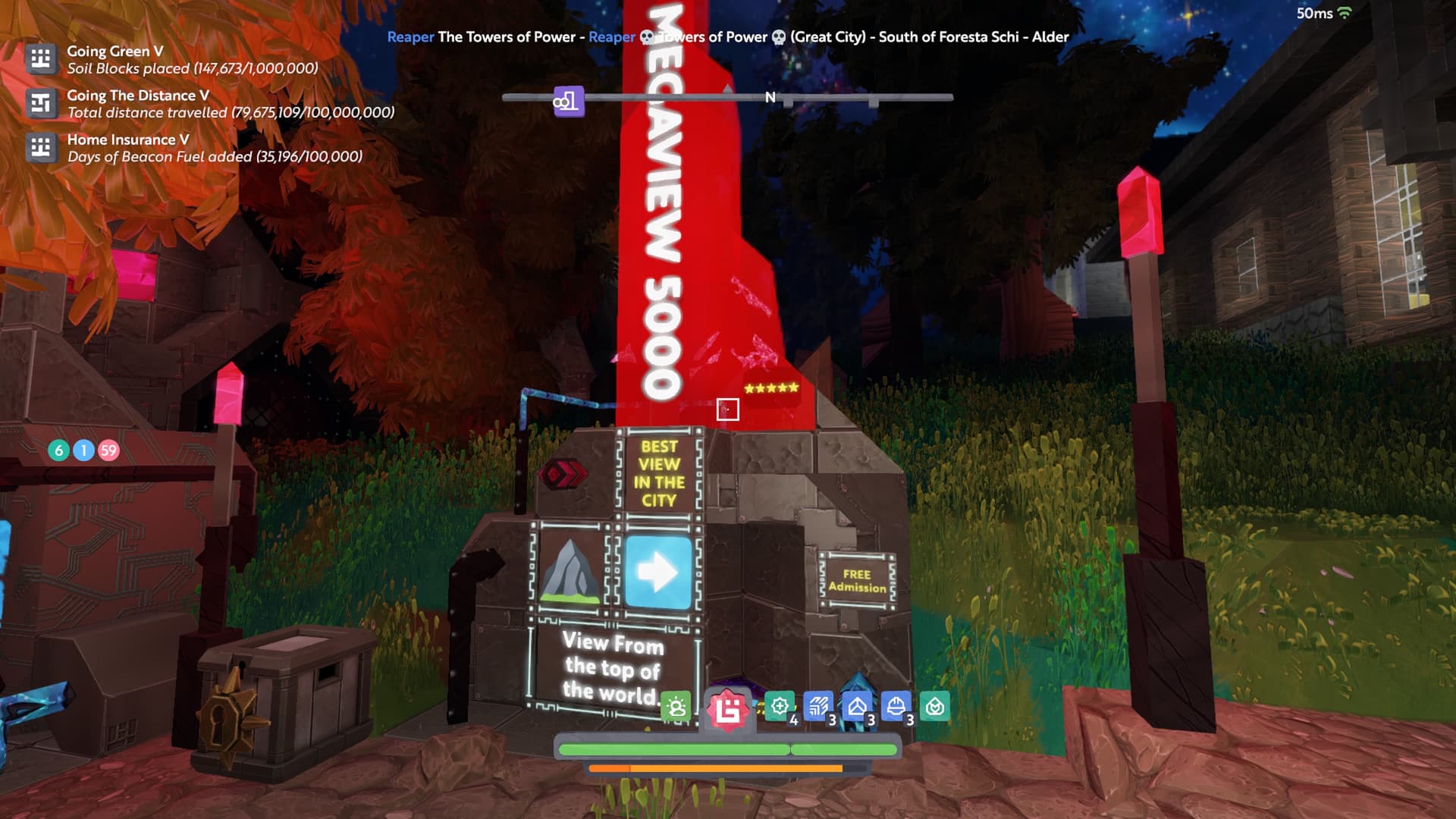Viewport: 1456px width, 819px height.
Task: Inspect the green plus-badge buff with count 4
Action: (780, 707)
